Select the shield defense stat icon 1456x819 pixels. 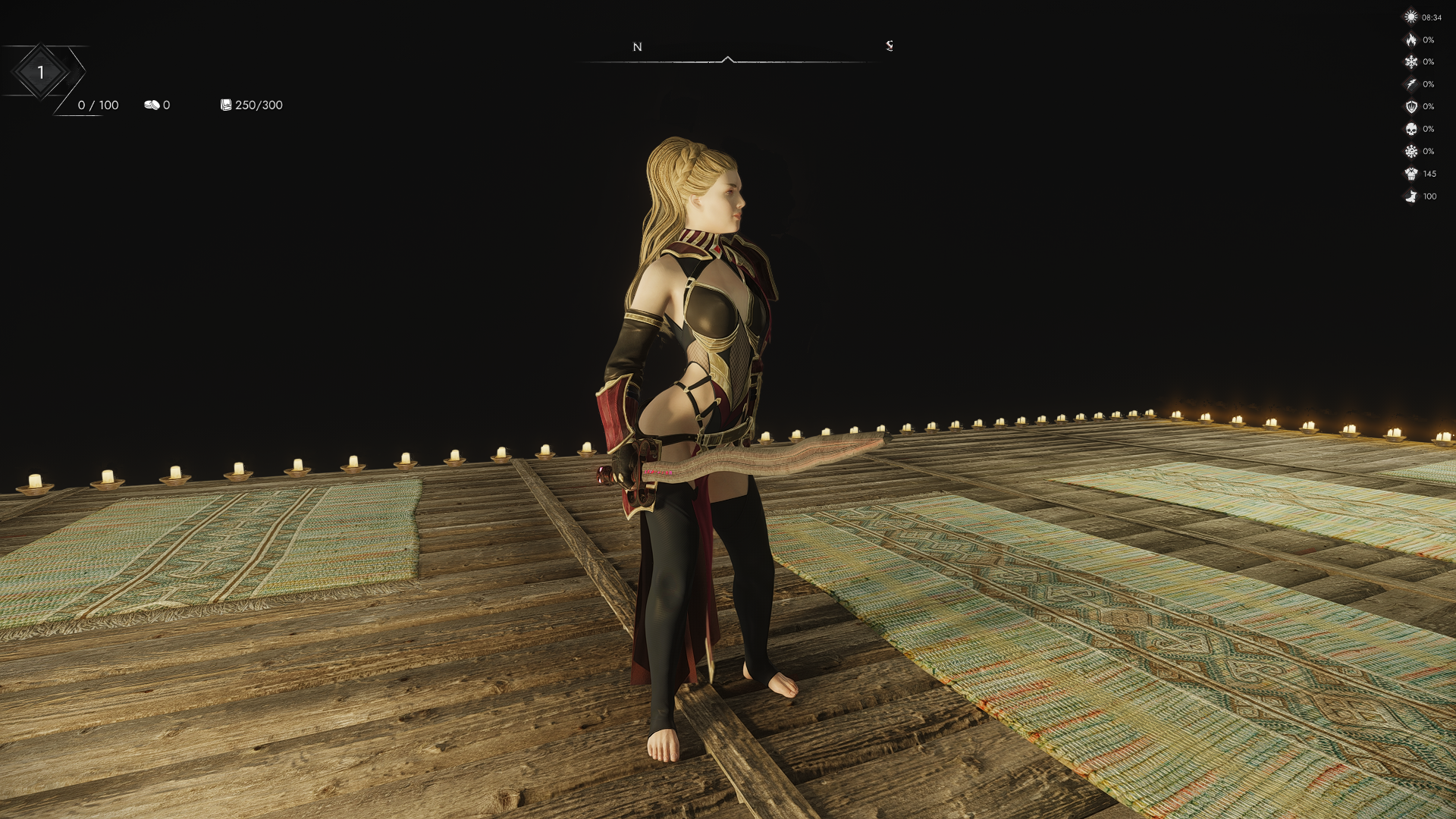pyautogui.click(x=1411, y=106)
